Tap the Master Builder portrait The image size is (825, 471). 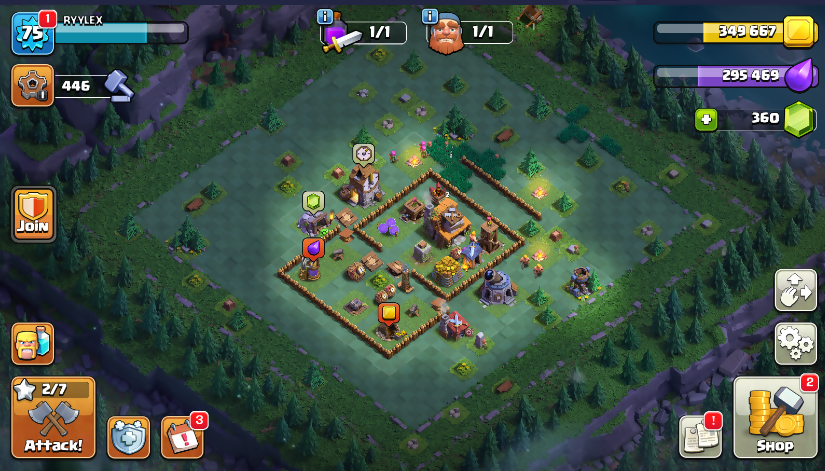pyautogui.click(x=447, y=35)
